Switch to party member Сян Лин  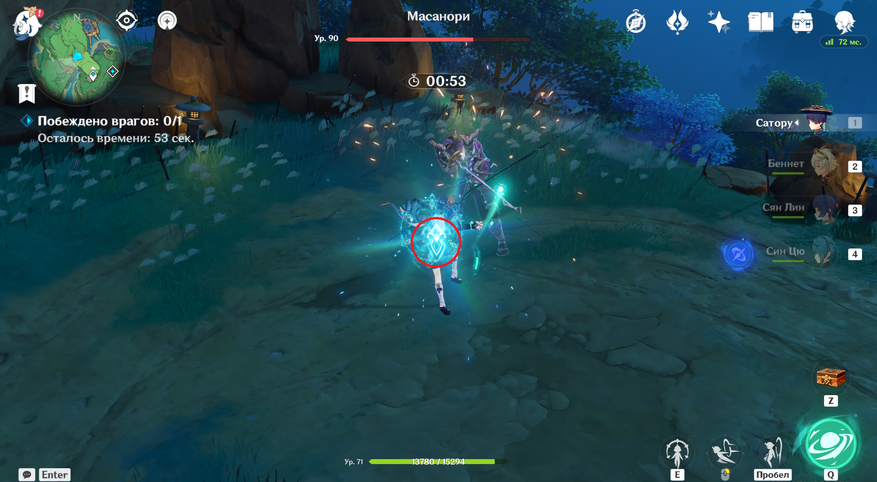(812, 209)
